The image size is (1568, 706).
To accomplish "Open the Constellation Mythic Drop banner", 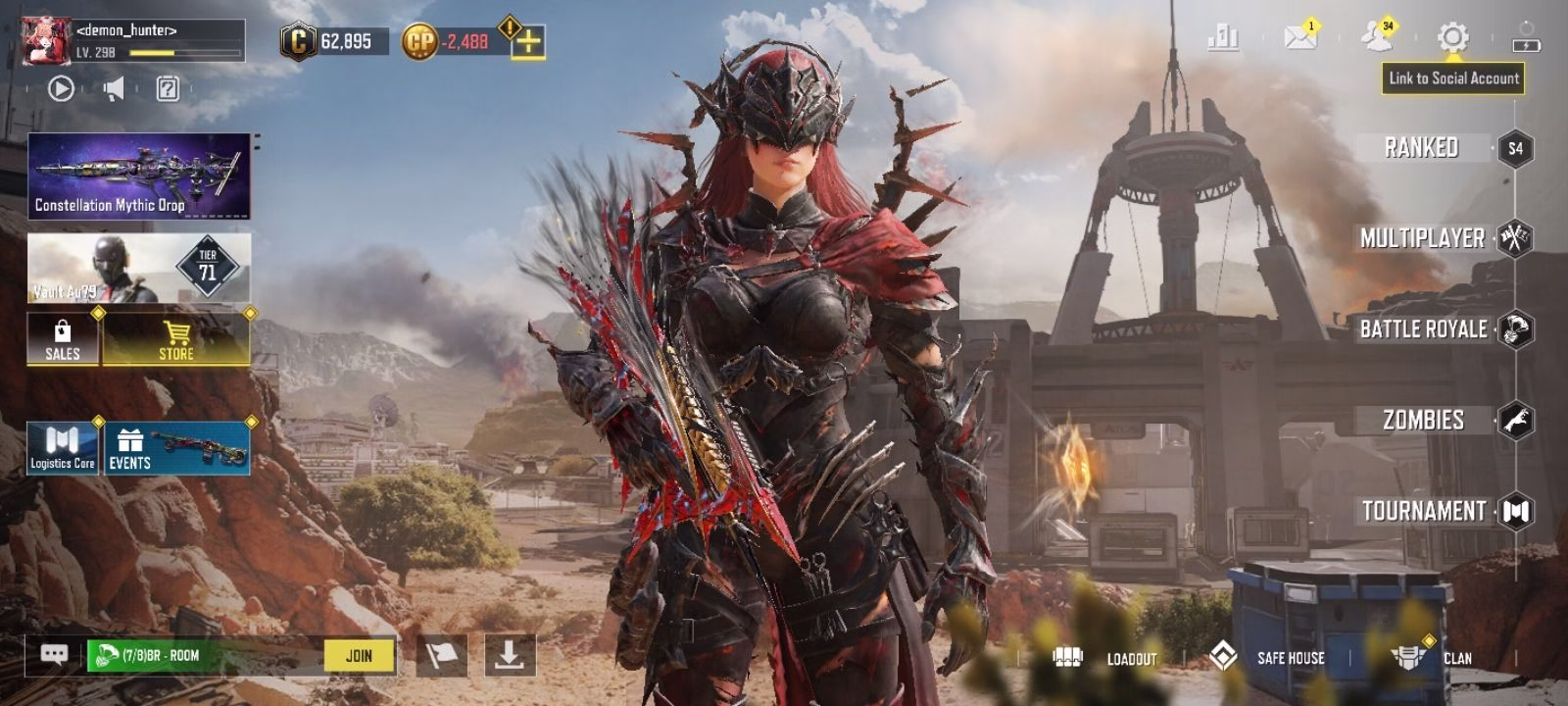I will [x=138, y=176].
